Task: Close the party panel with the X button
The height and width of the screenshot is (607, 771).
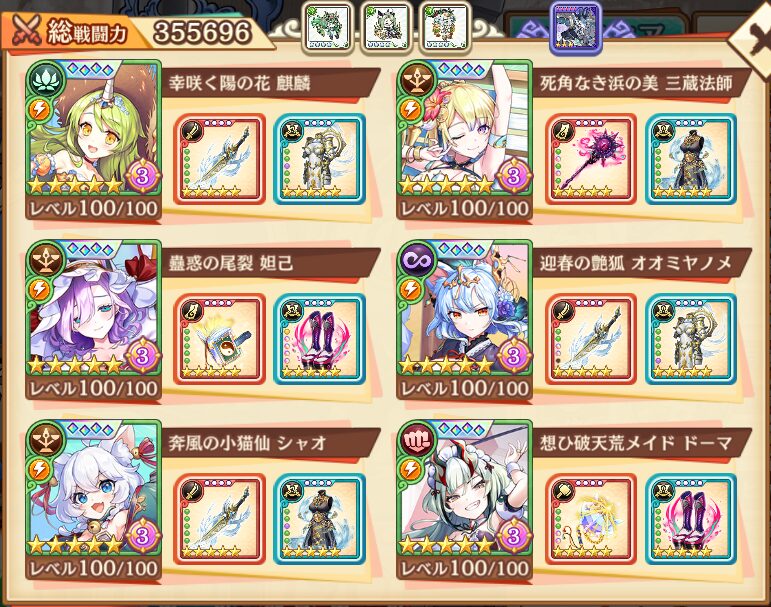Action: click(x=750, y=38)
